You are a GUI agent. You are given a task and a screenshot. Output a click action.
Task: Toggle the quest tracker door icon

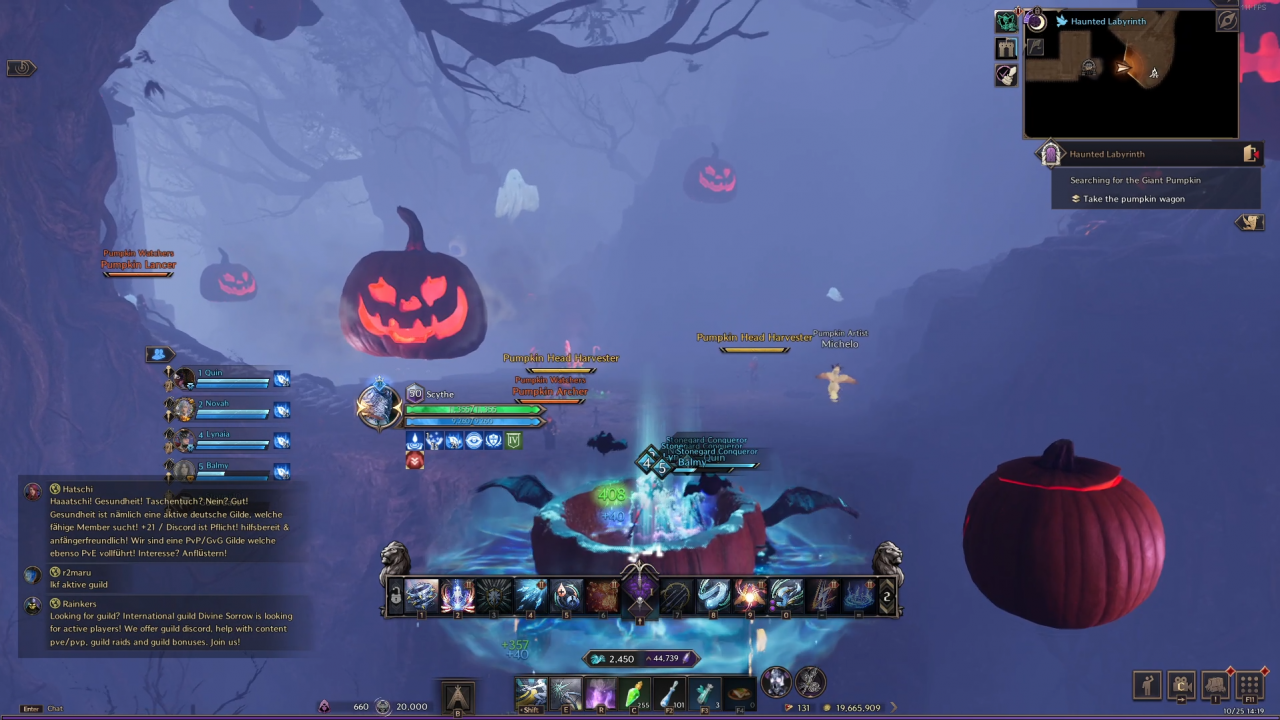tap(1249, 153)
